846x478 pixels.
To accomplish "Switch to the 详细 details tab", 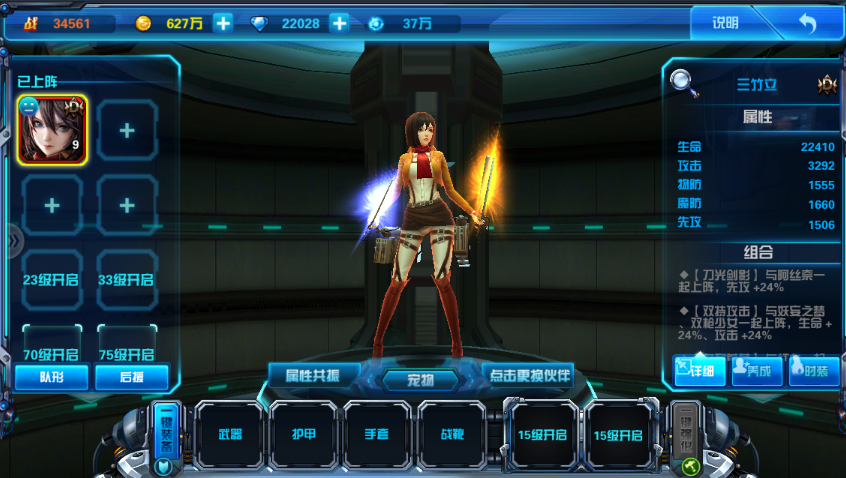I will (x=699, y=370).
